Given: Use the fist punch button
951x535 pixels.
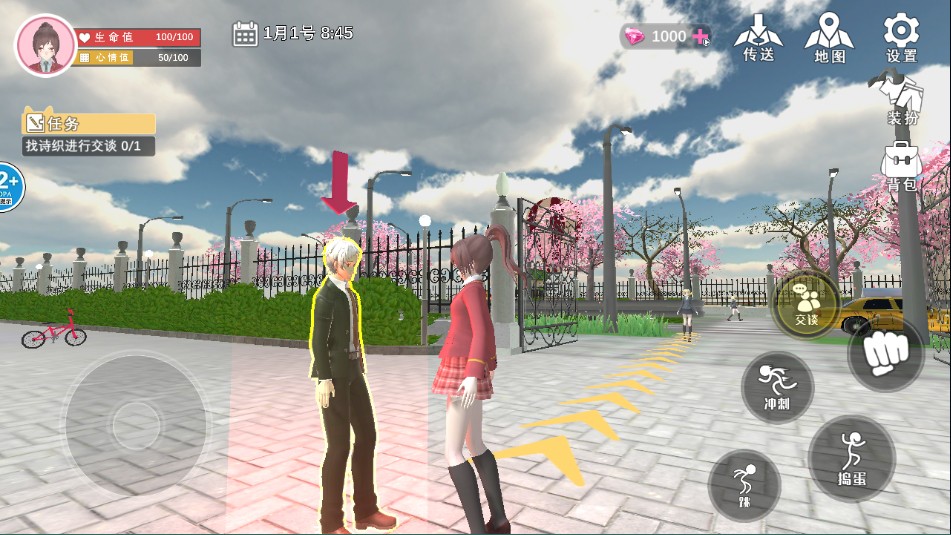Looking at the screenshot, I should click(x=886, y=352).
